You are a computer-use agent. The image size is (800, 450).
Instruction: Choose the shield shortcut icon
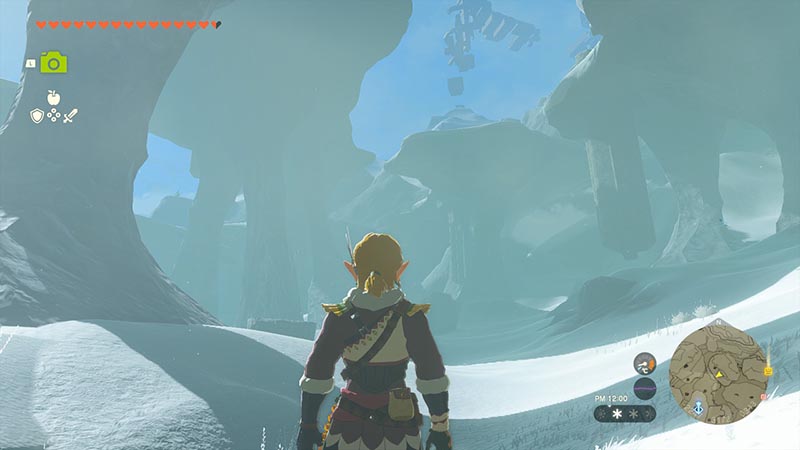click(x=37, y=116)
